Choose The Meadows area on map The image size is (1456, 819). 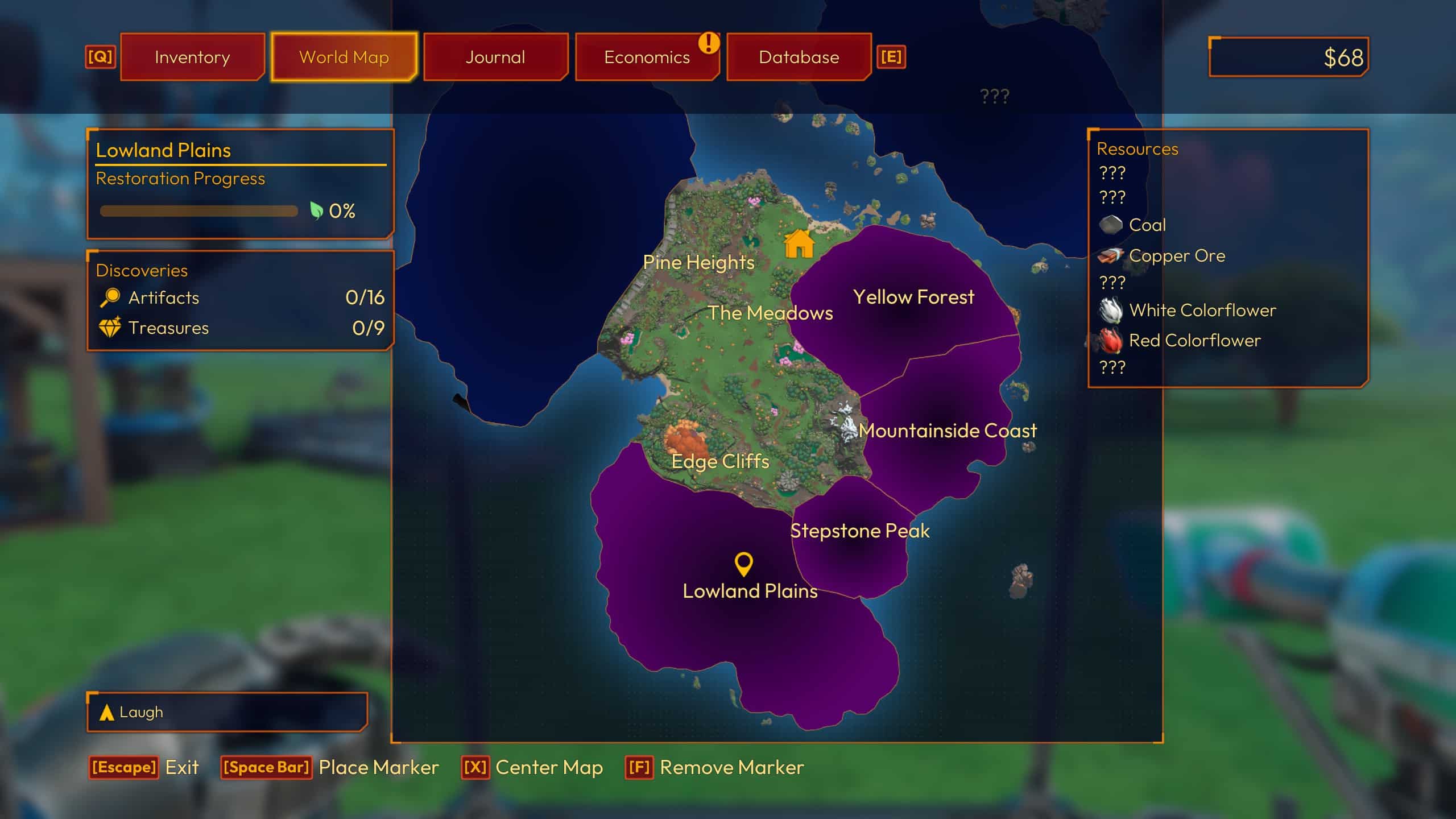click(x=770, y=313)
